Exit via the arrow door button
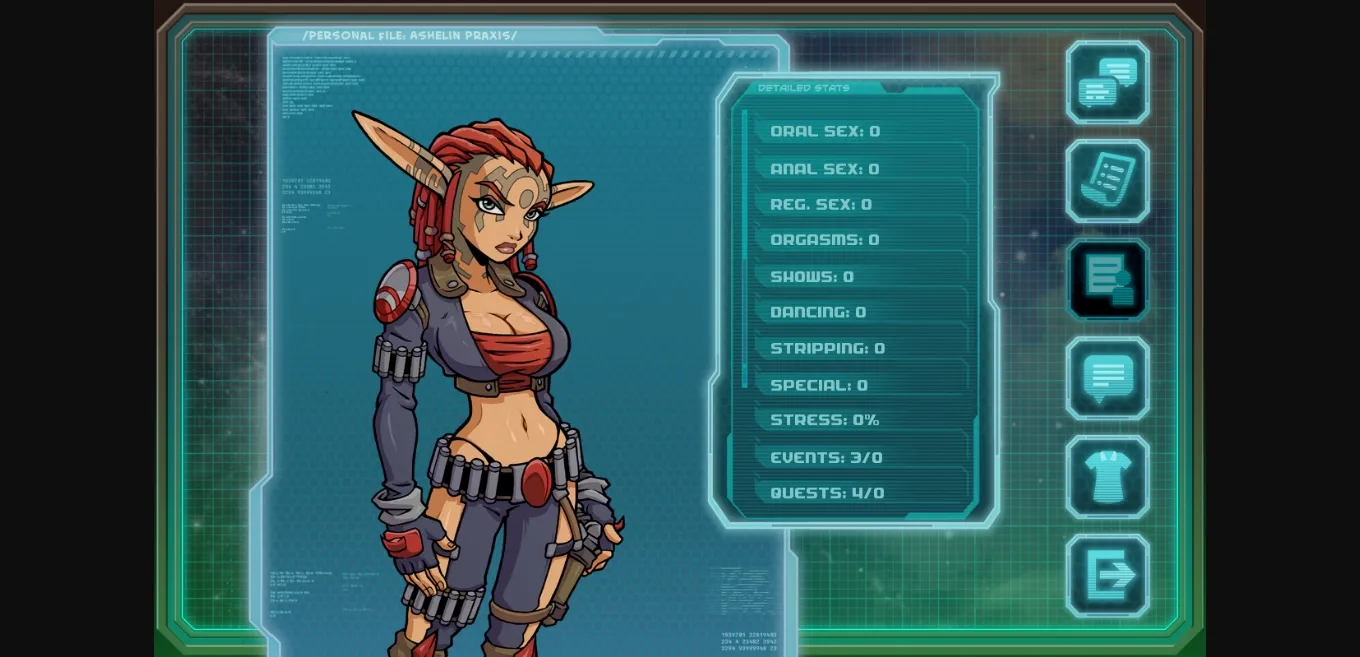This screenshot has height=657, width=1360. pyautogui.click(x=1107, y=575)
